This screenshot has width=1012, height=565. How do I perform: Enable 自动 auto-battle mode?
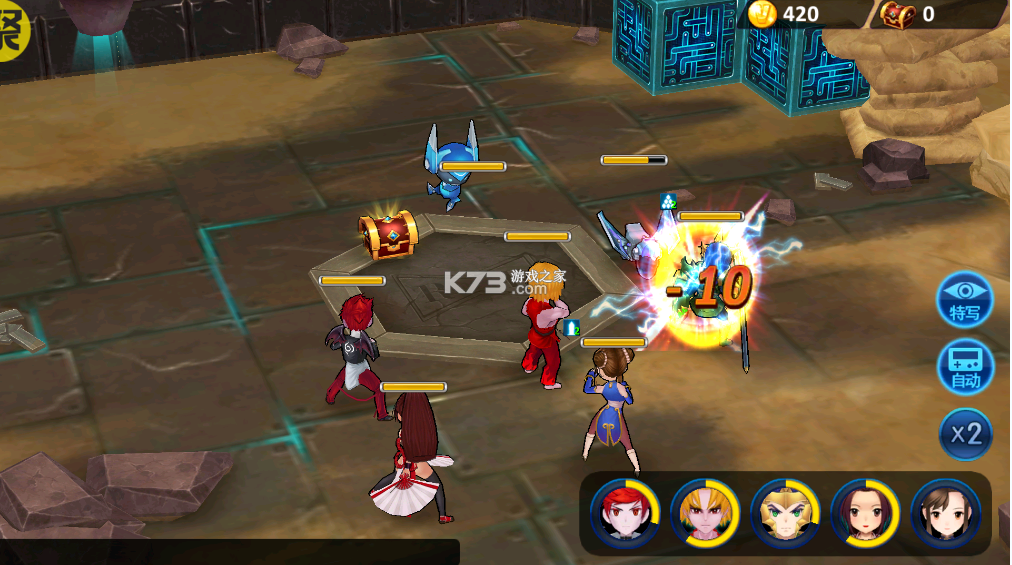point(965,367)
